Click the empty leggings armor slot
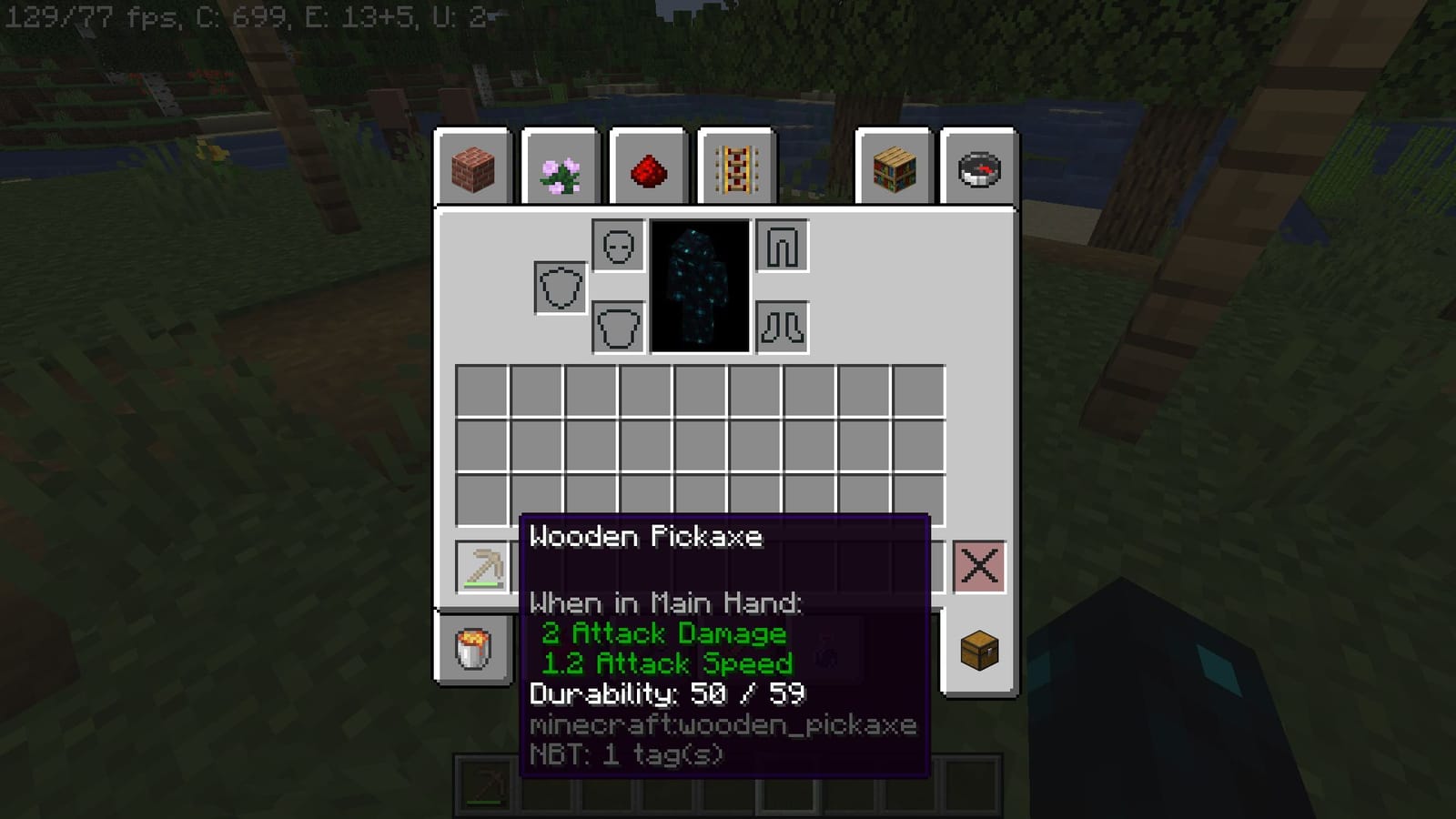 point(781,246)
